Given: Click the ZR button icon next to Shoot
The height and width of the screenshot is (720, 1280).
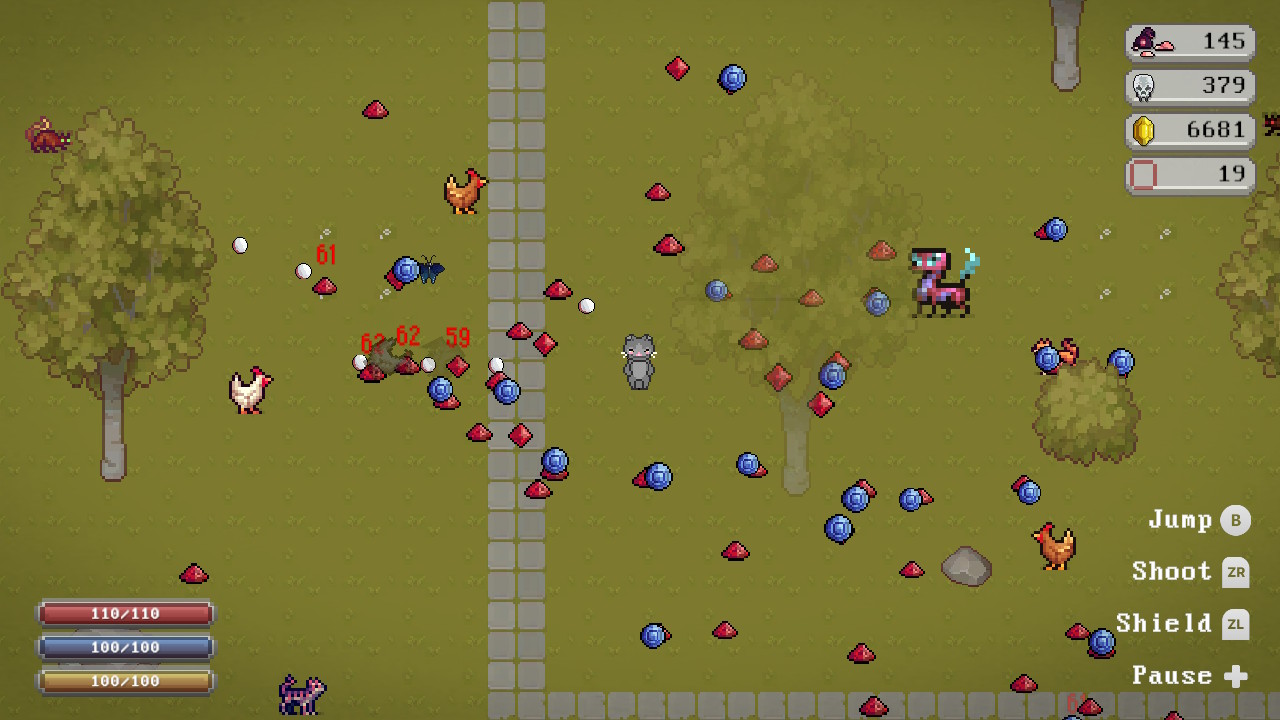Looking at the screenshot, I should [x=1237, y=572].
